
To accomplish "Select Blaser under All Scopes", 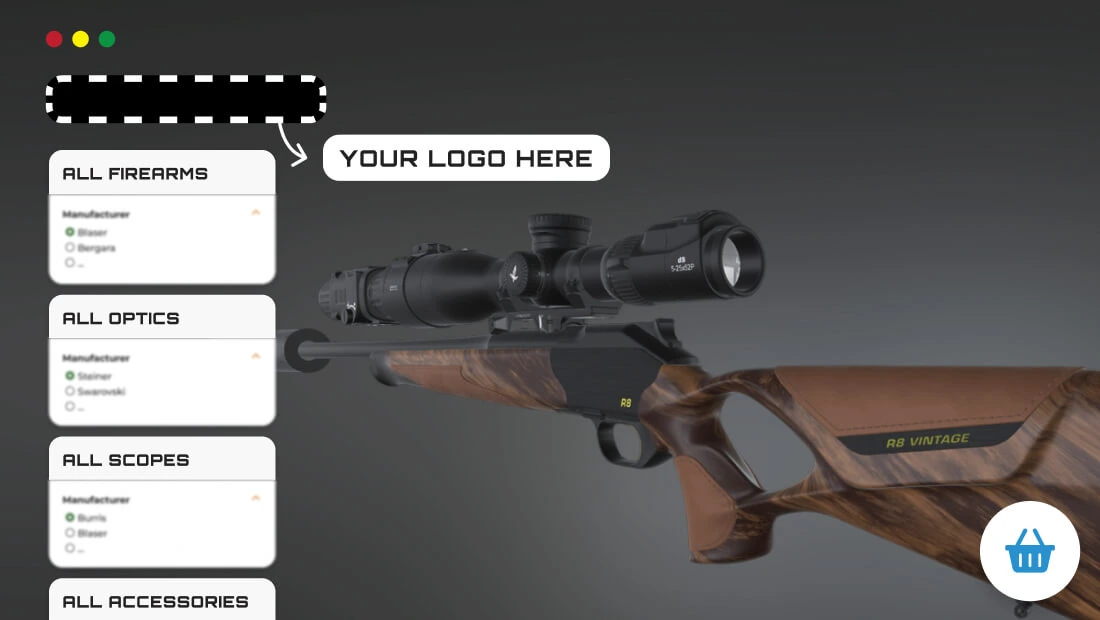I will tap(70, 533).
